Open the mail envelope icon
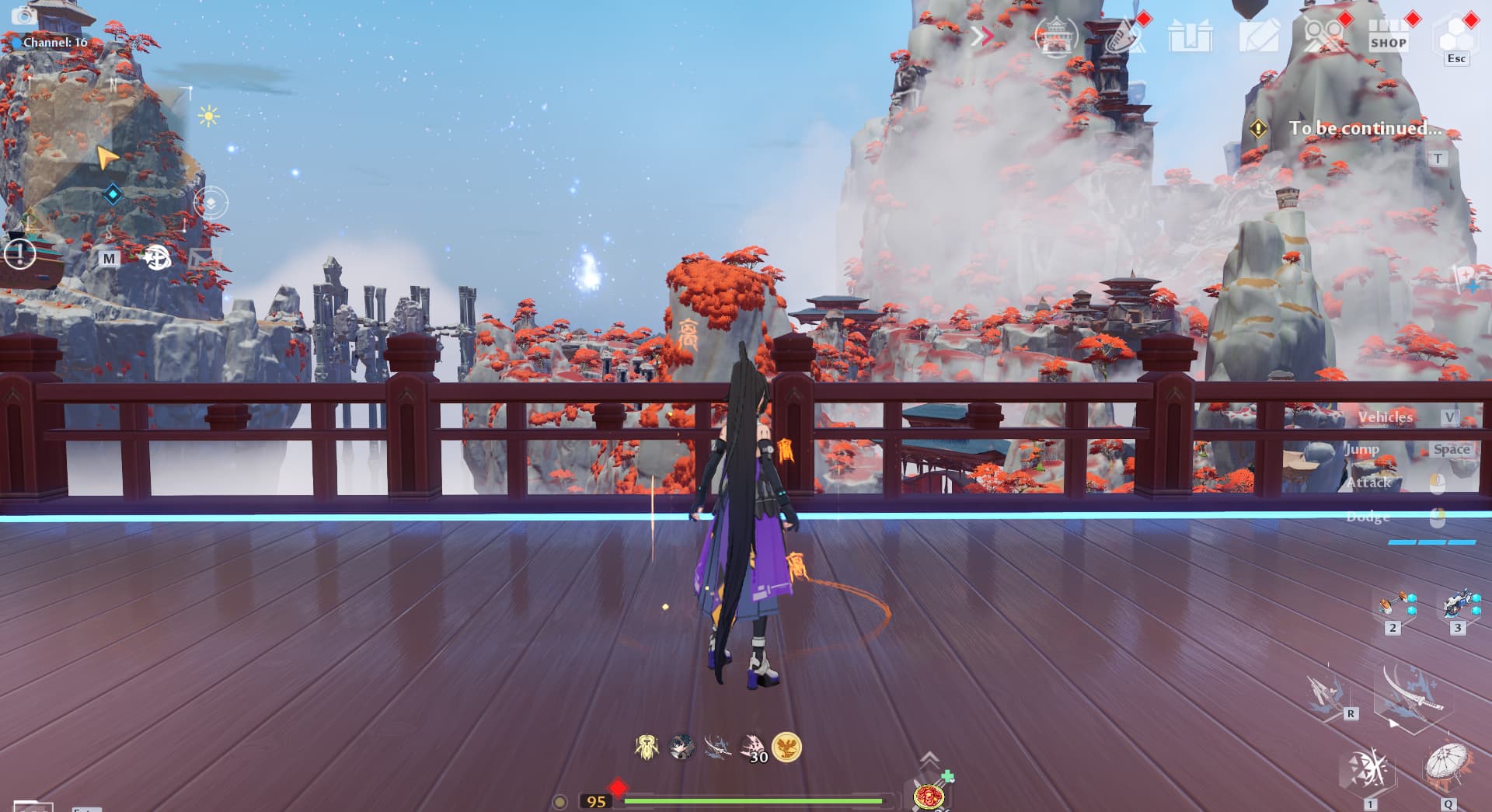The height and width of the screenshot is (812, 1492). [x=200, y=256]
